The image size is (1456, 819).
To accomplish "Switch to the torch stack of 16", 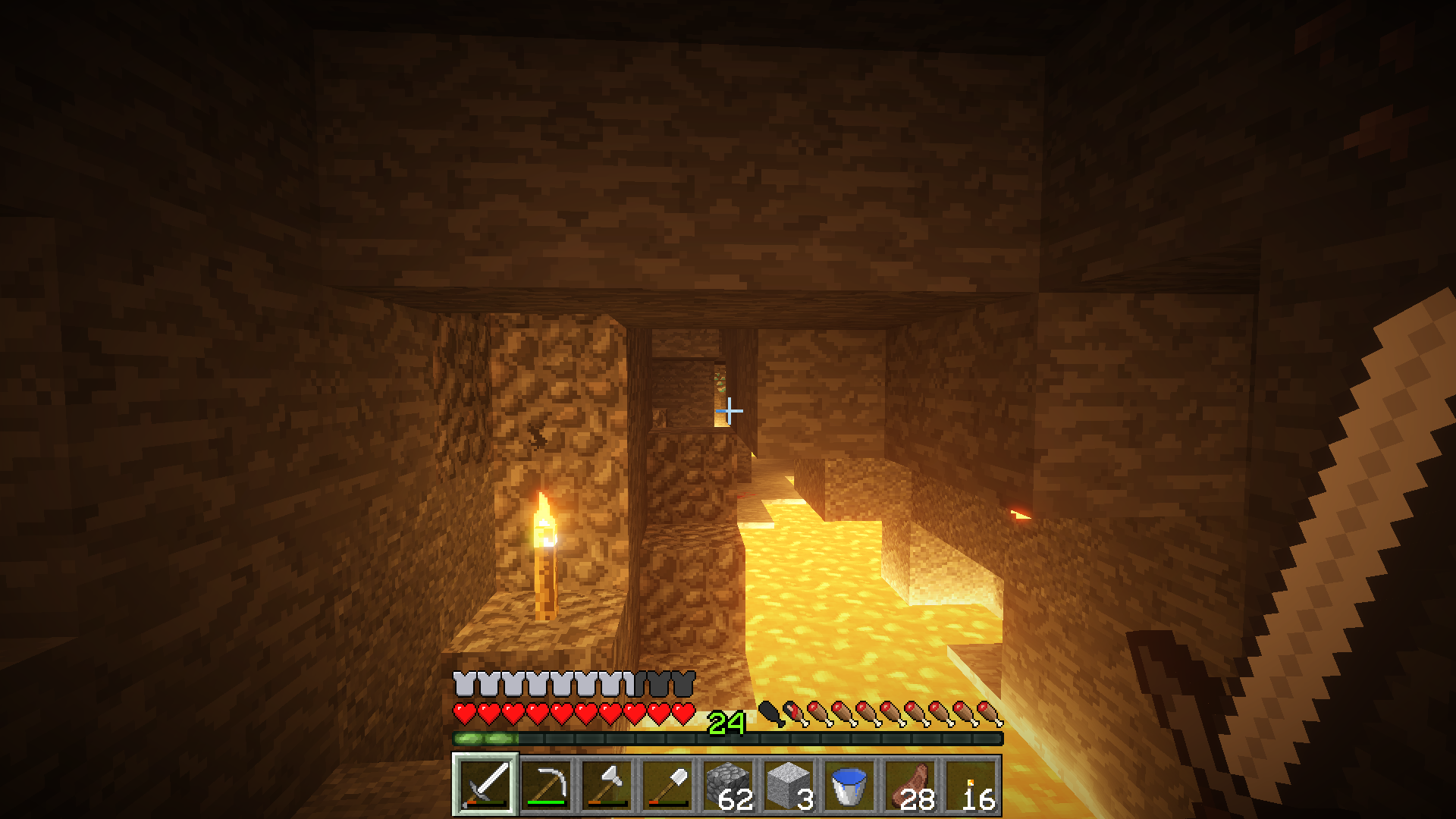I will [971, 785].
